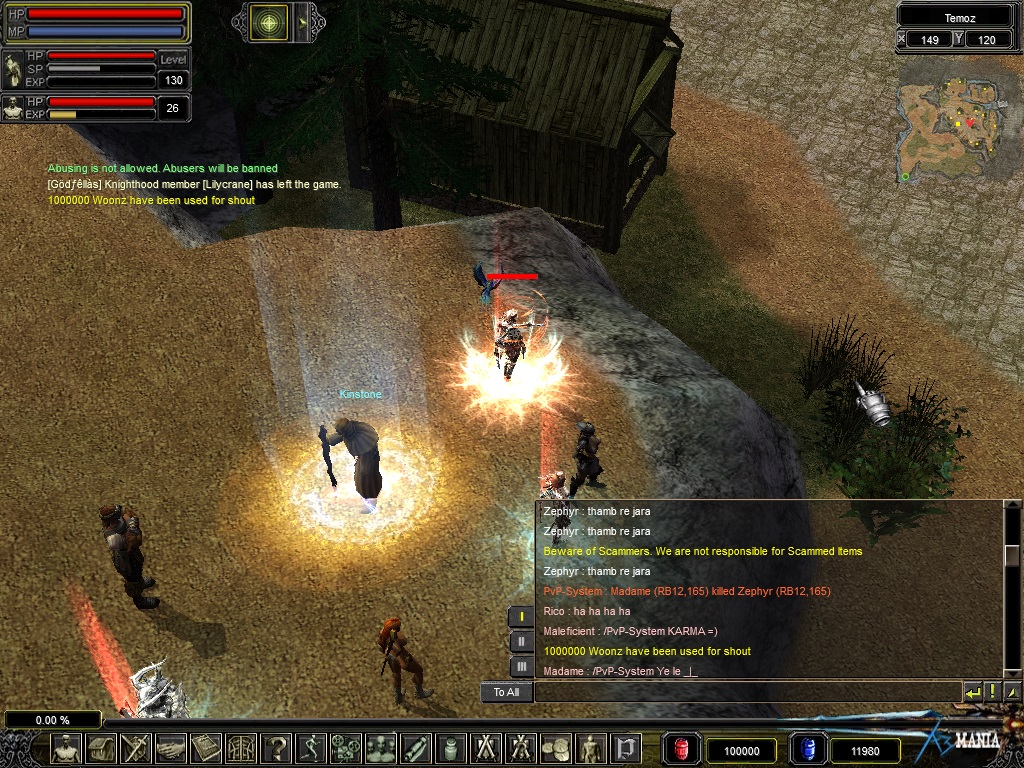Switch to chat tab III

pyautogui.click(x=521, y=667)
